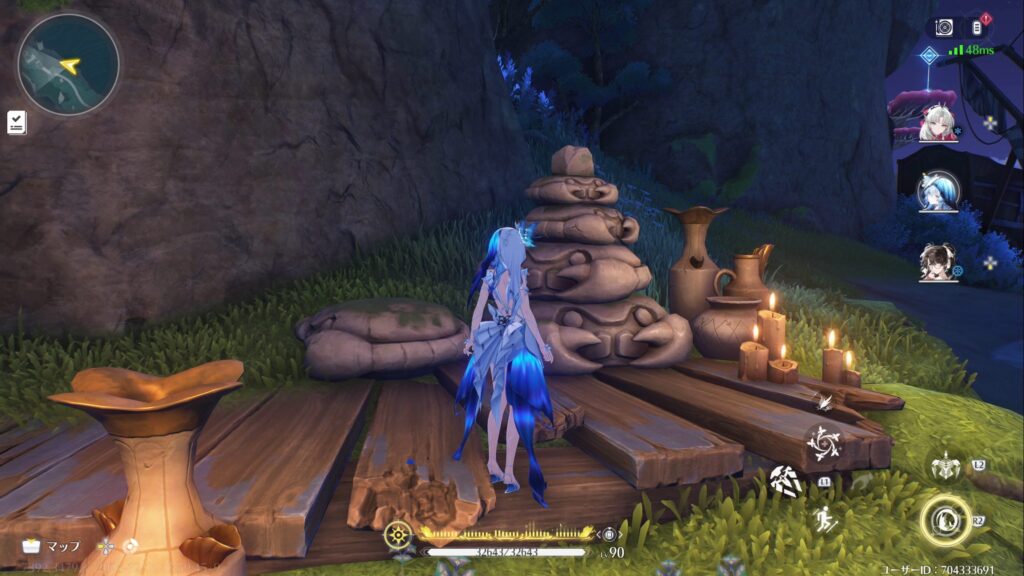Use the shattered-rock skill icon

(x=785, y=481)
